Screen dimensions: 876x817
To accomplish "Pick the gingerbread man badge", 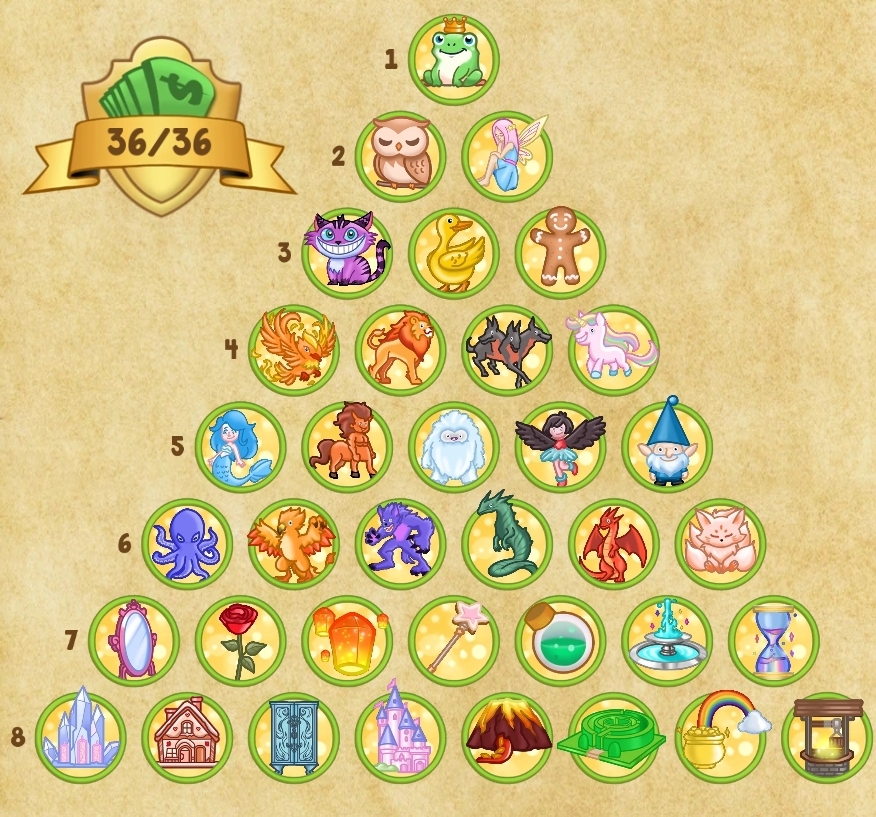I will tap(560, 253).
